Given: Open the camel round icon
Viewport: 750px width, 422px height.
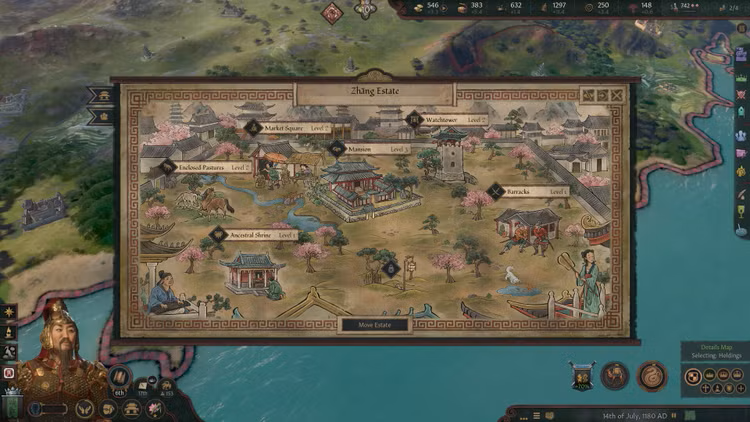Looking at the screenshot, I should [614, 375].
